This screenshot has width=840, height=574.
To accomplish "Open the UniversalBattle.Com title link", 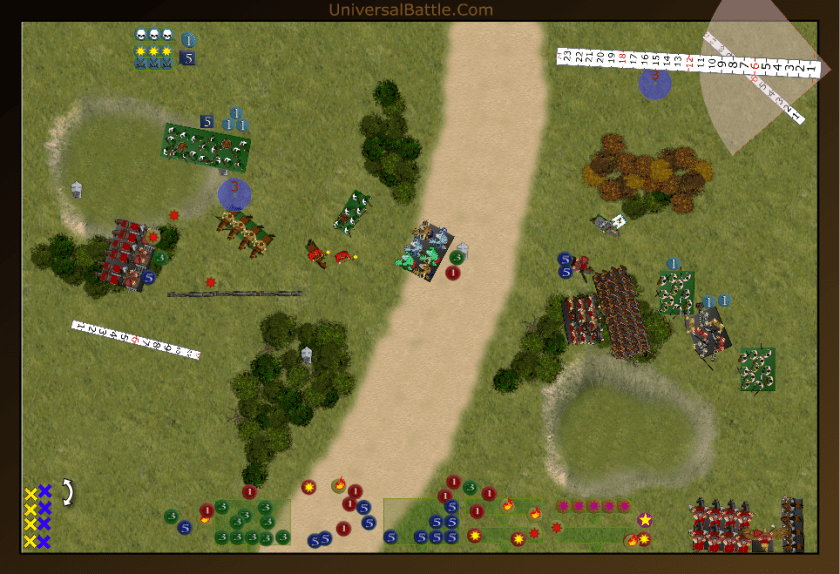I will [x=410, y=10].
